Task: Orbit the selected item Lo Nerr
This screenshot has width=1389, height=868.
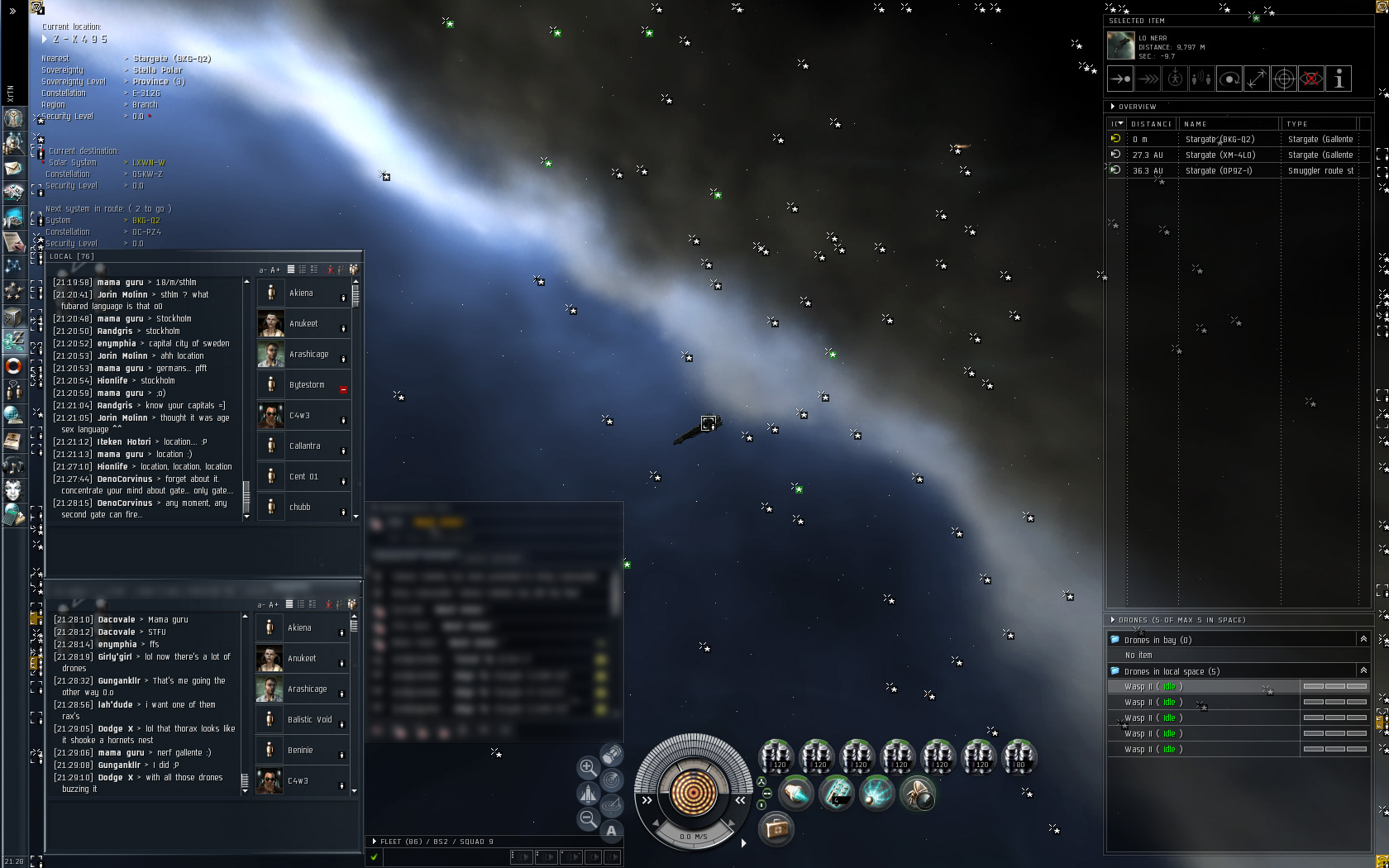Action: click(1229, 79)
